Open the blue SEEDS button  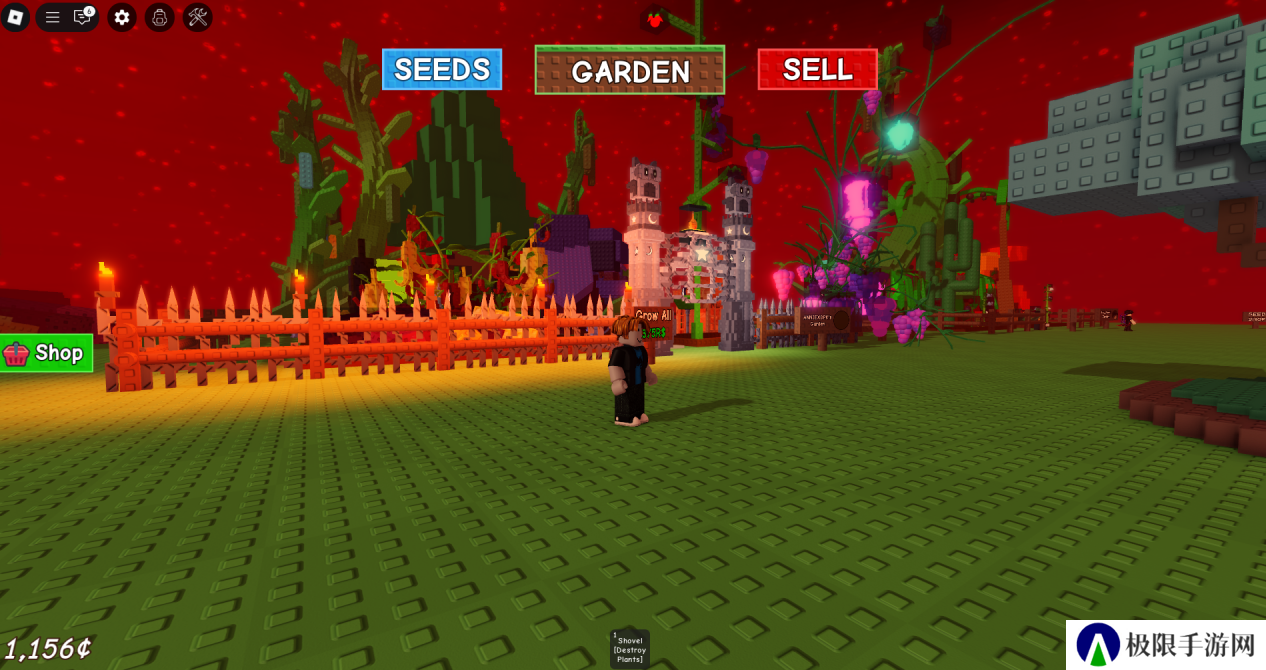pos(442,69)
